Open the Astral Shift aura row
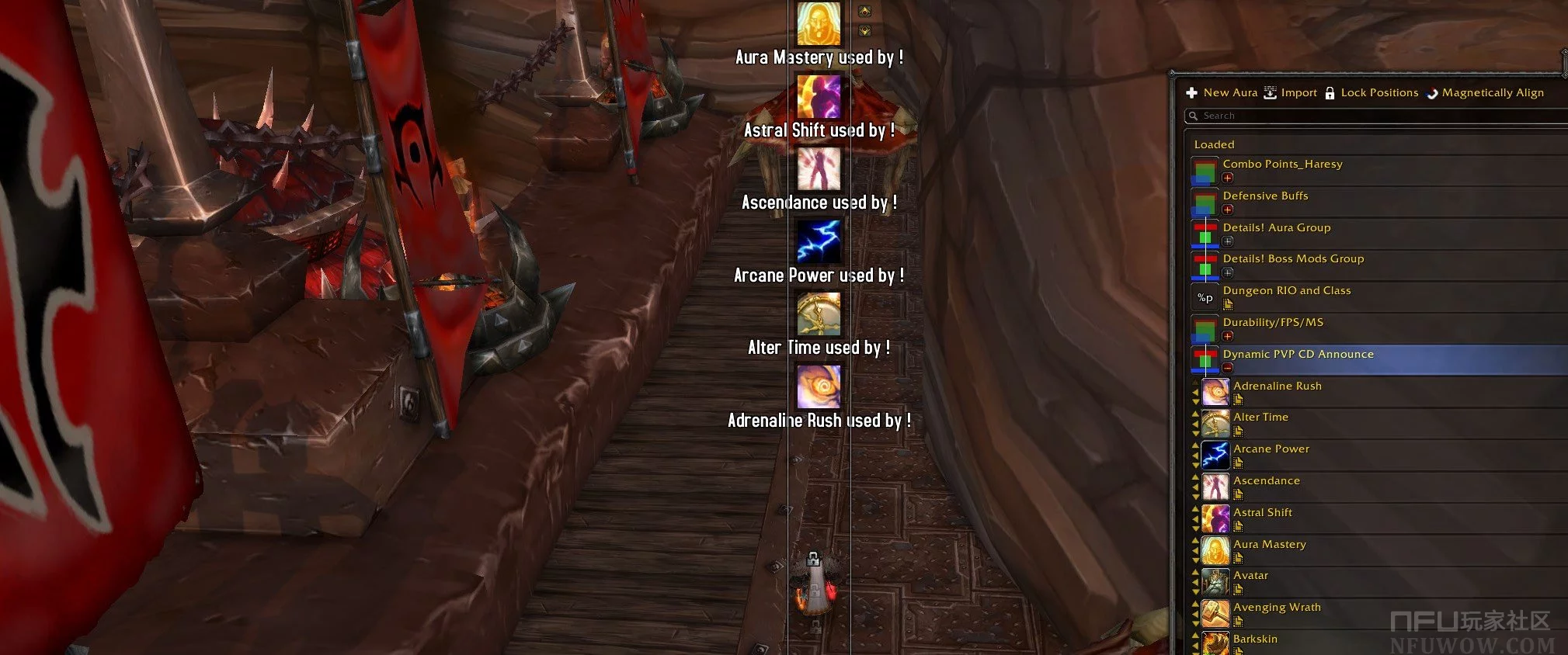The width and height of the screenshot is (1568, 655). (1262, 513)
